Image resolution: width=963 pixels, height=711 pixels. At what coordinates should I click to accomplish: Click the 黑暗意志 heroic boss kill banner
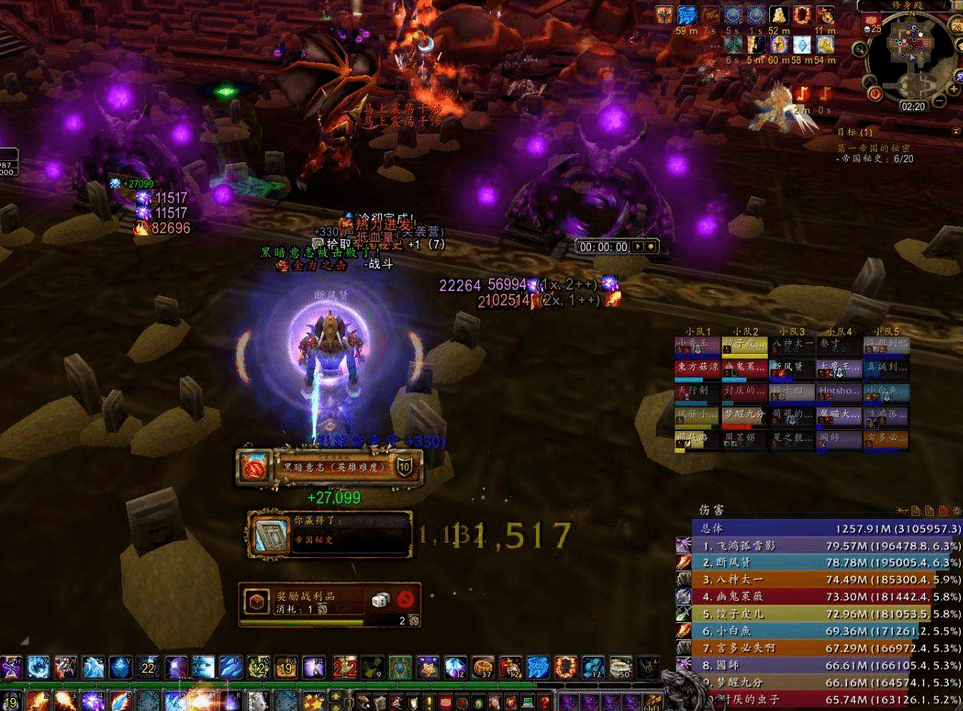[x=330, y=466]
